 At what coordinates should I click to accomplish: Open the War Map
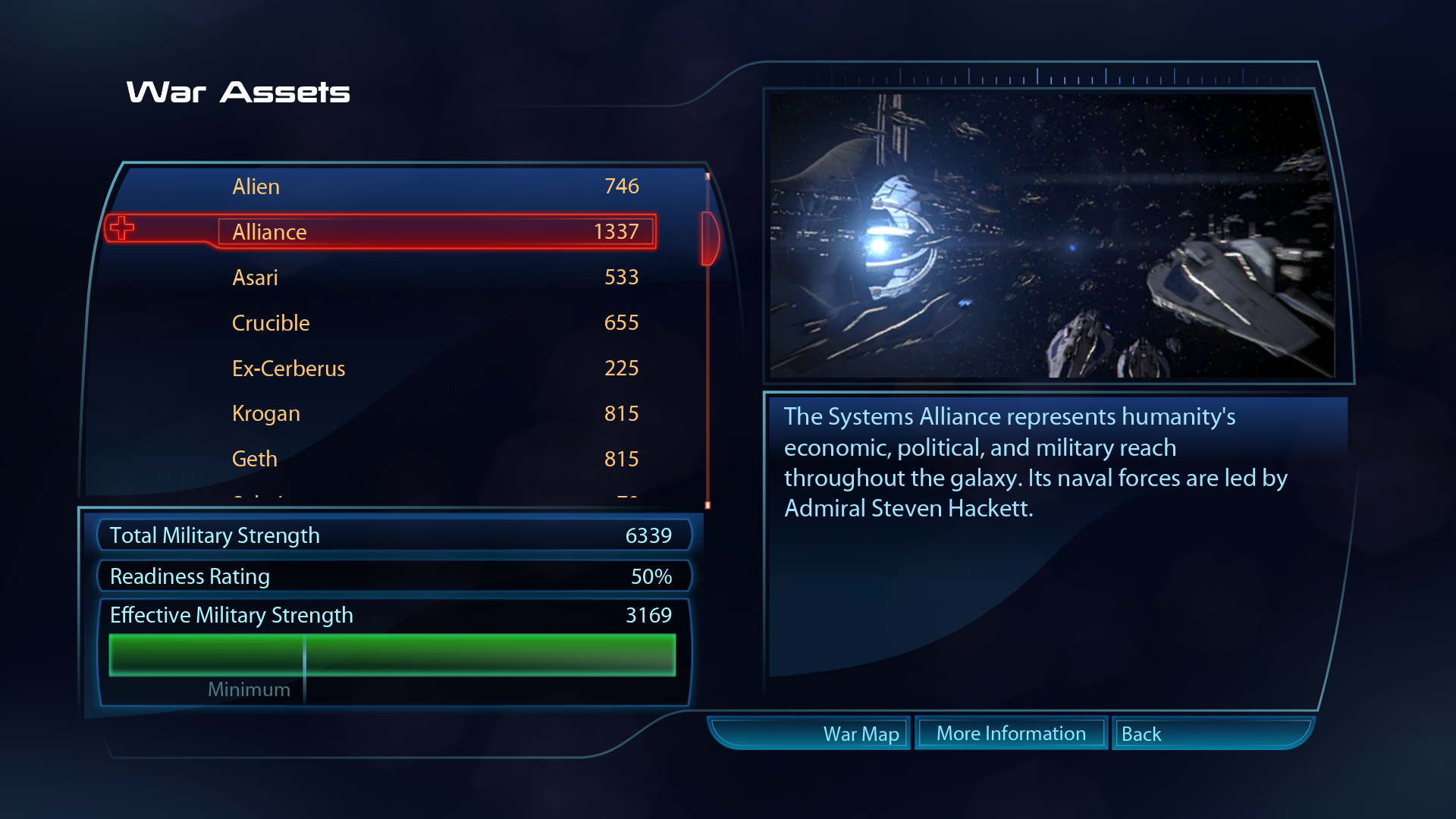[860, 734]
